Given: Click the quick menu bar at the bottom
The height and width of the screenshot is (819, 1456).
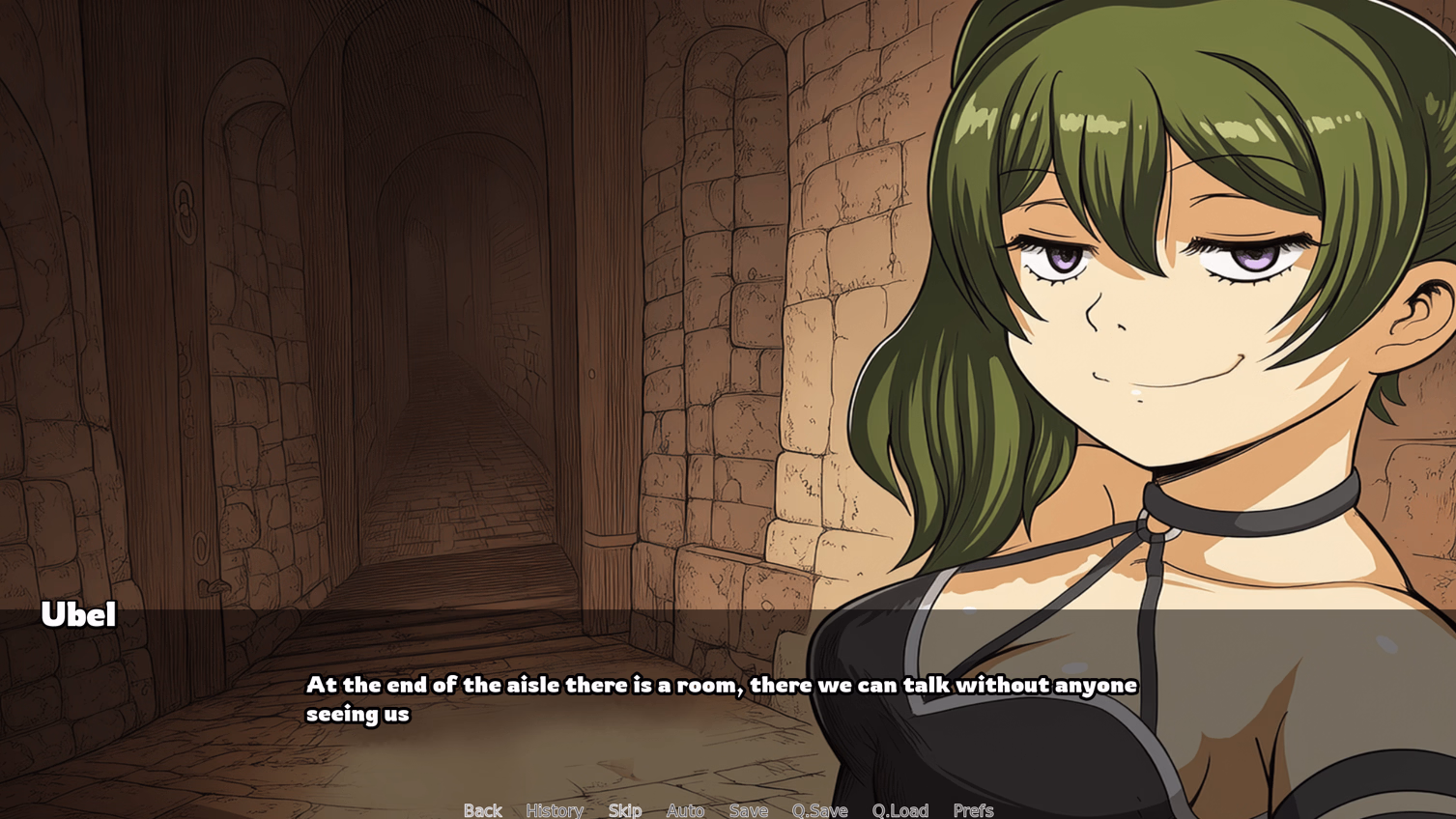Looking at the screenshot, I should click(725, 811).
